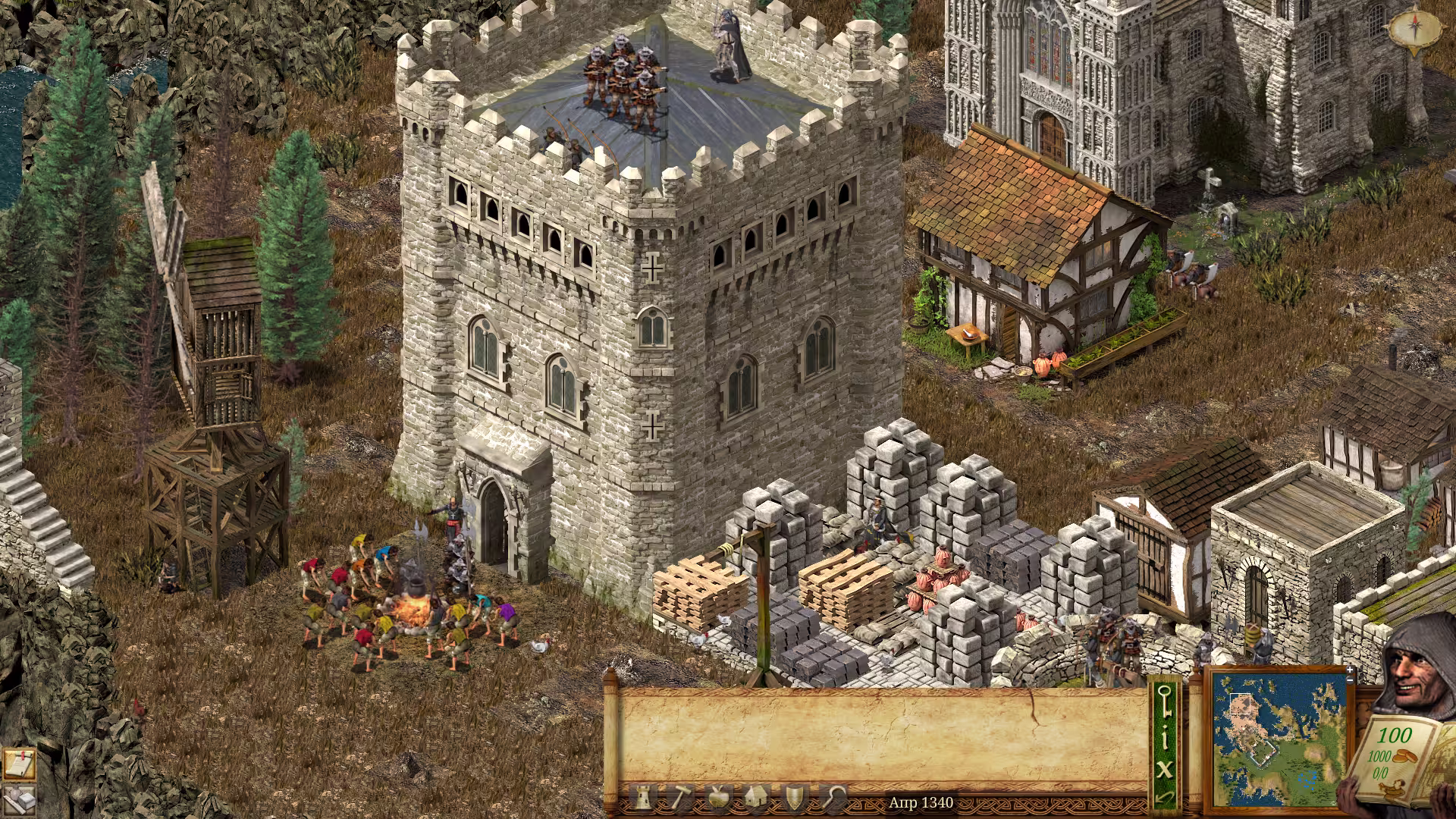Zoom in the minimap with plus button
The height and width of the screenshot is (819, 1456).
(1350, 671)
